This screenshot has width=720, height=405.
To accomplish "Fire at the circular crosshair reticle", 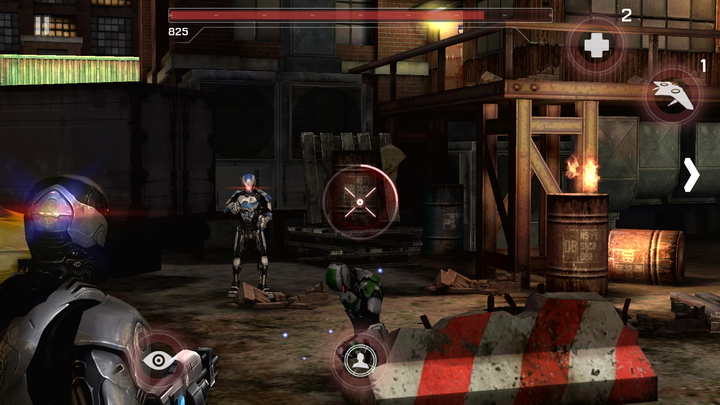I will pyautogui.click(x=360, y=202).
